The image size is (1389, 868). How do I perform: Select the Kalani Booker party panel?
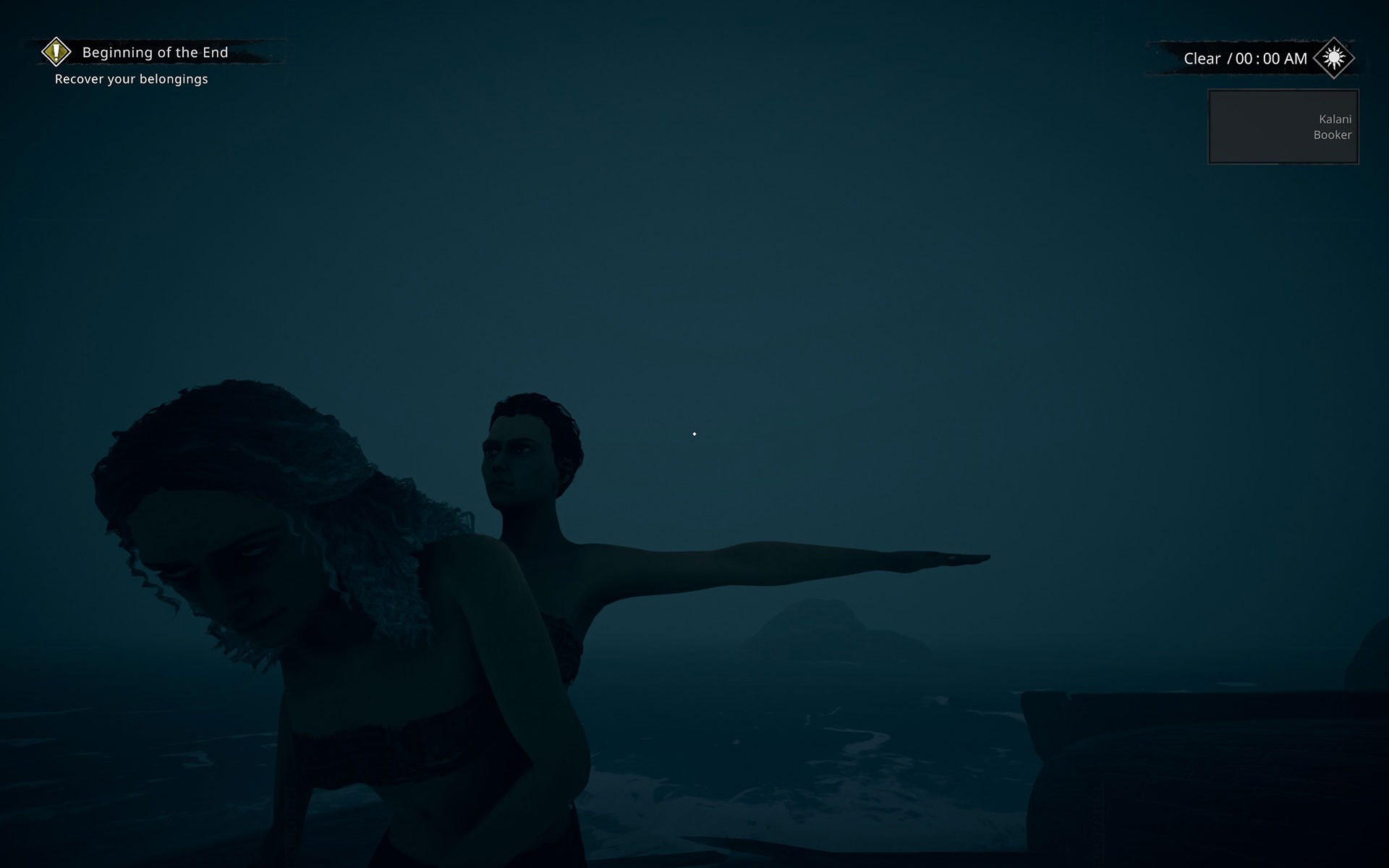pos(1283,127)
